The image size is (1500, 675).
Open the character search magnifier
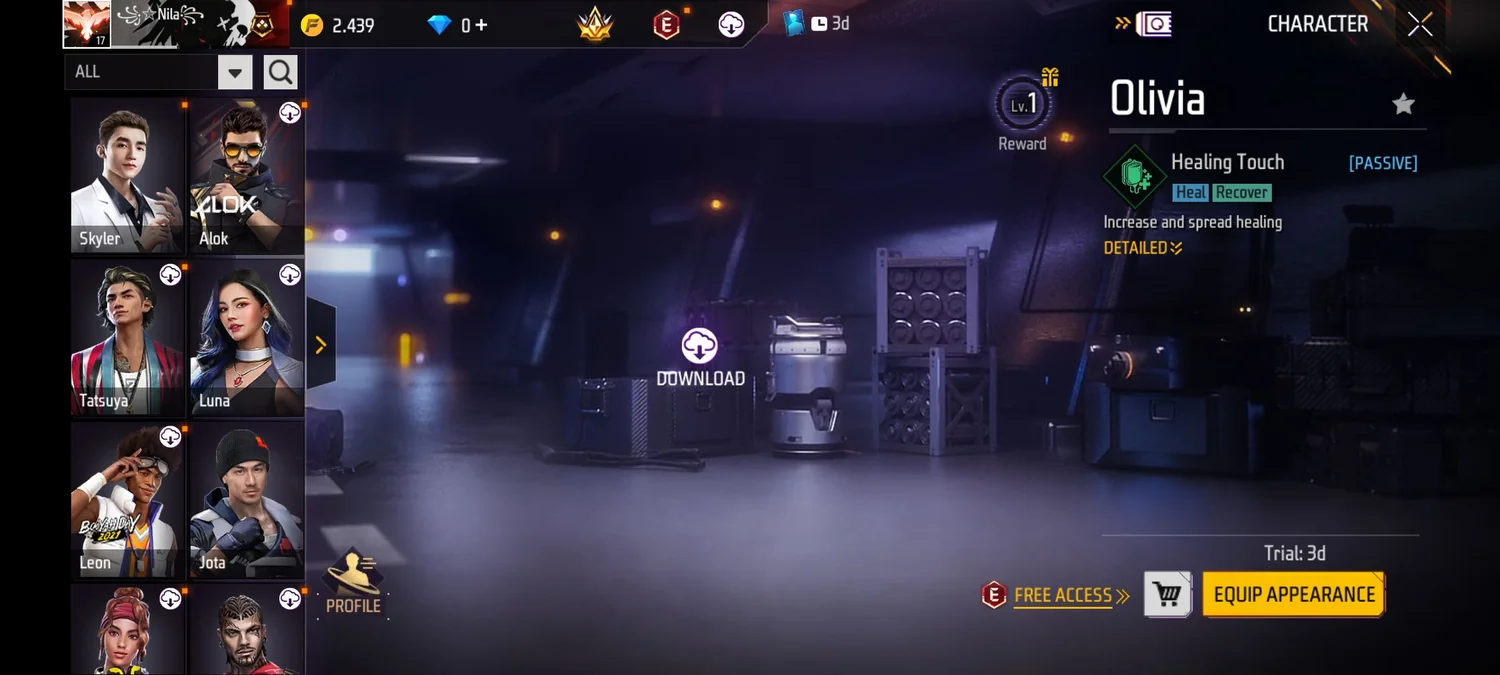(281, 72)
